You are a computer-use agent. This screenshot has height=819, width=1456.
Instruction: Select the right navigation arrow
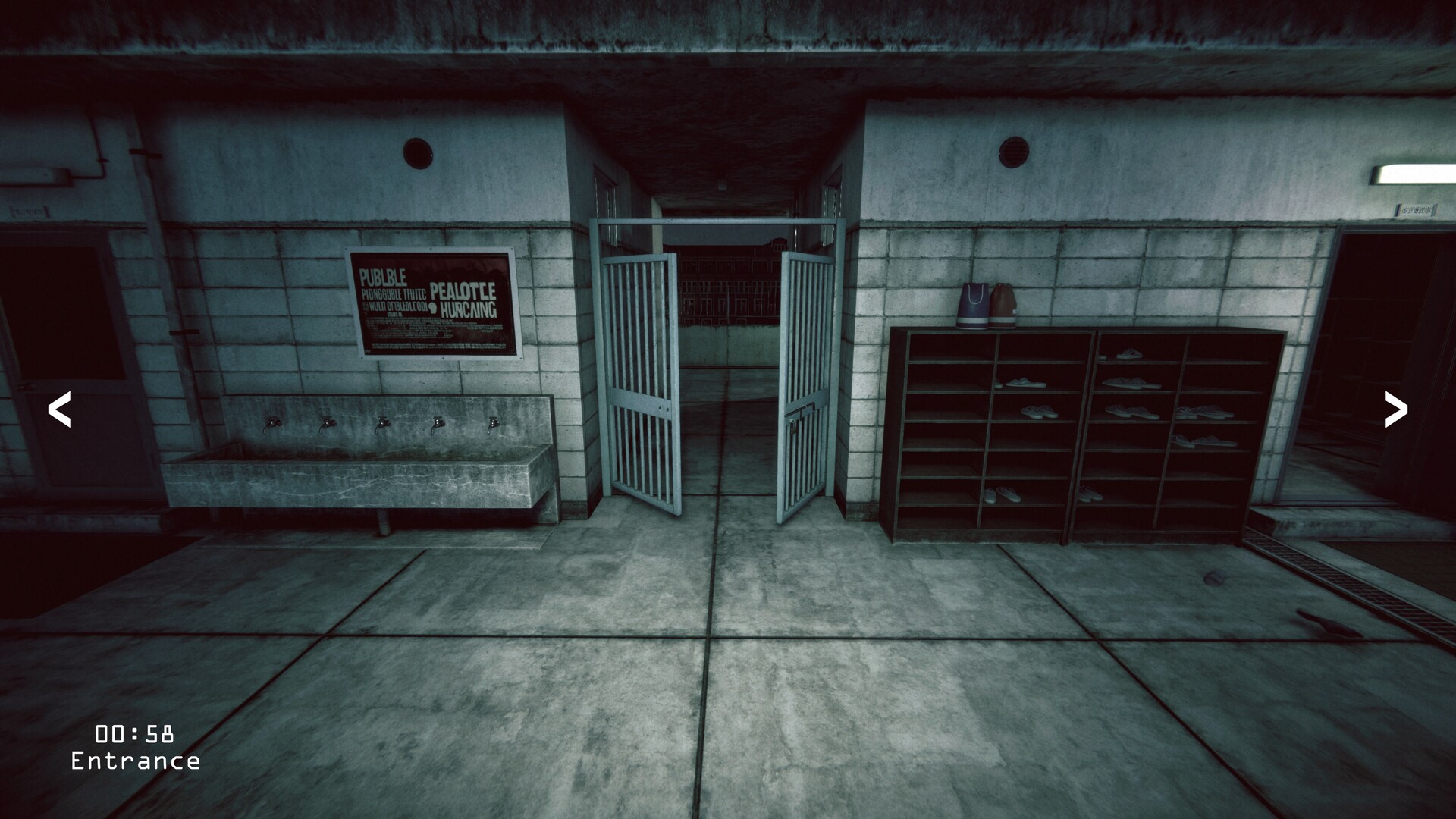1395,410
